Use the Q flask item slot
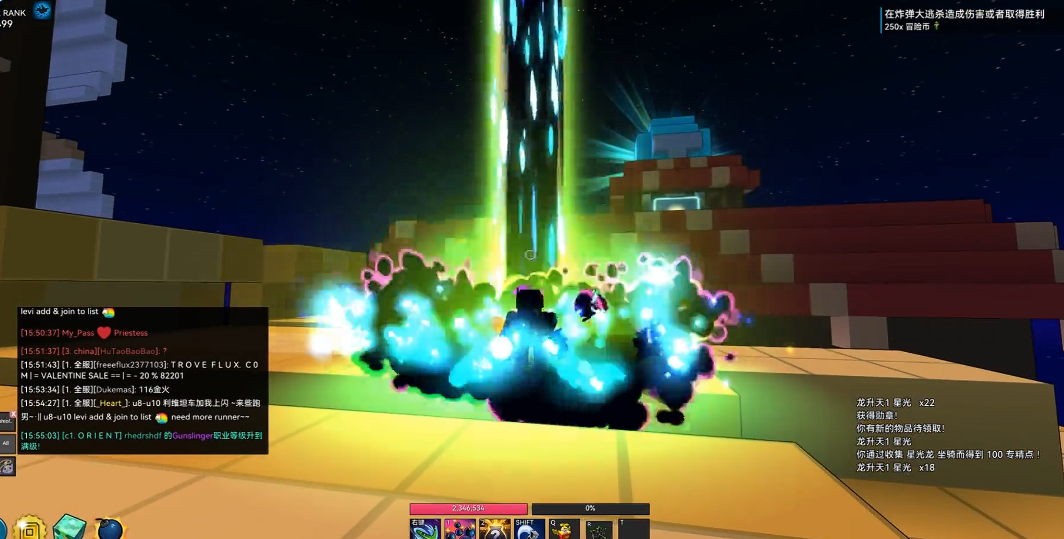Viewport: 1064px width, 539px height. click(564, 529)
